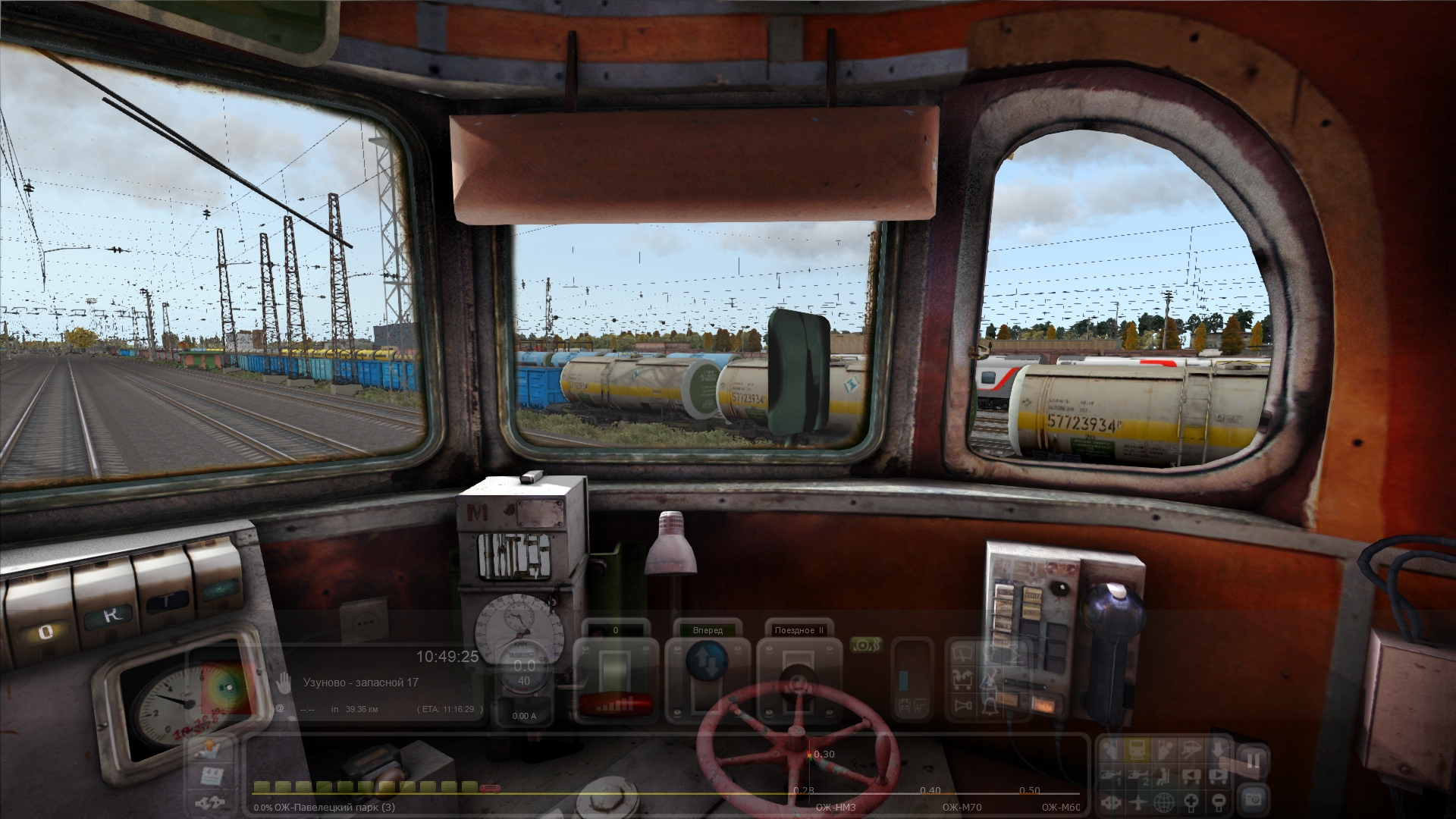Toggle the green sander button

click(x=866, y=645)
